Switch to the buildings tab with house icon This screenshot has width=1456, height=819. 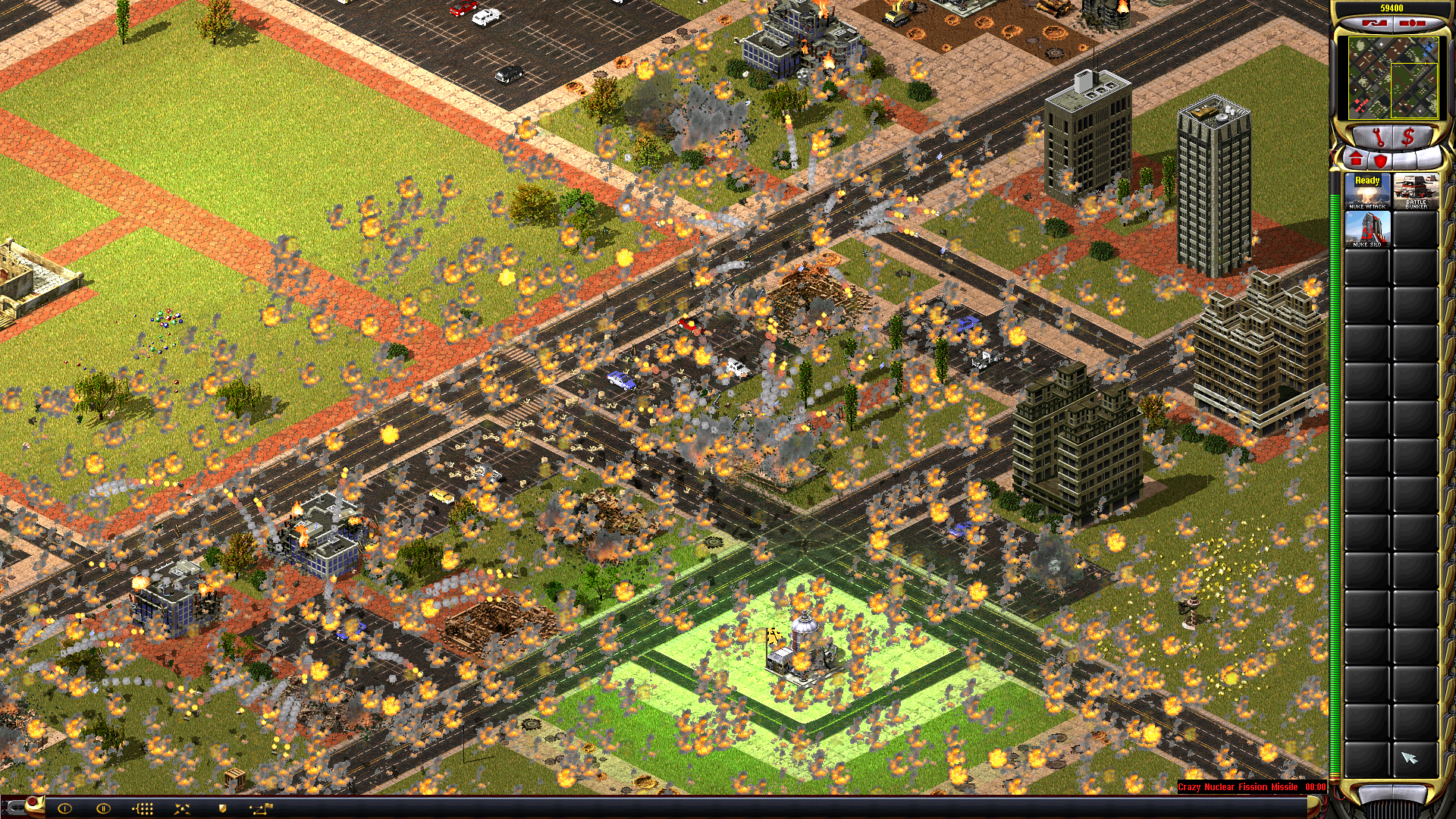point(1356,159)
